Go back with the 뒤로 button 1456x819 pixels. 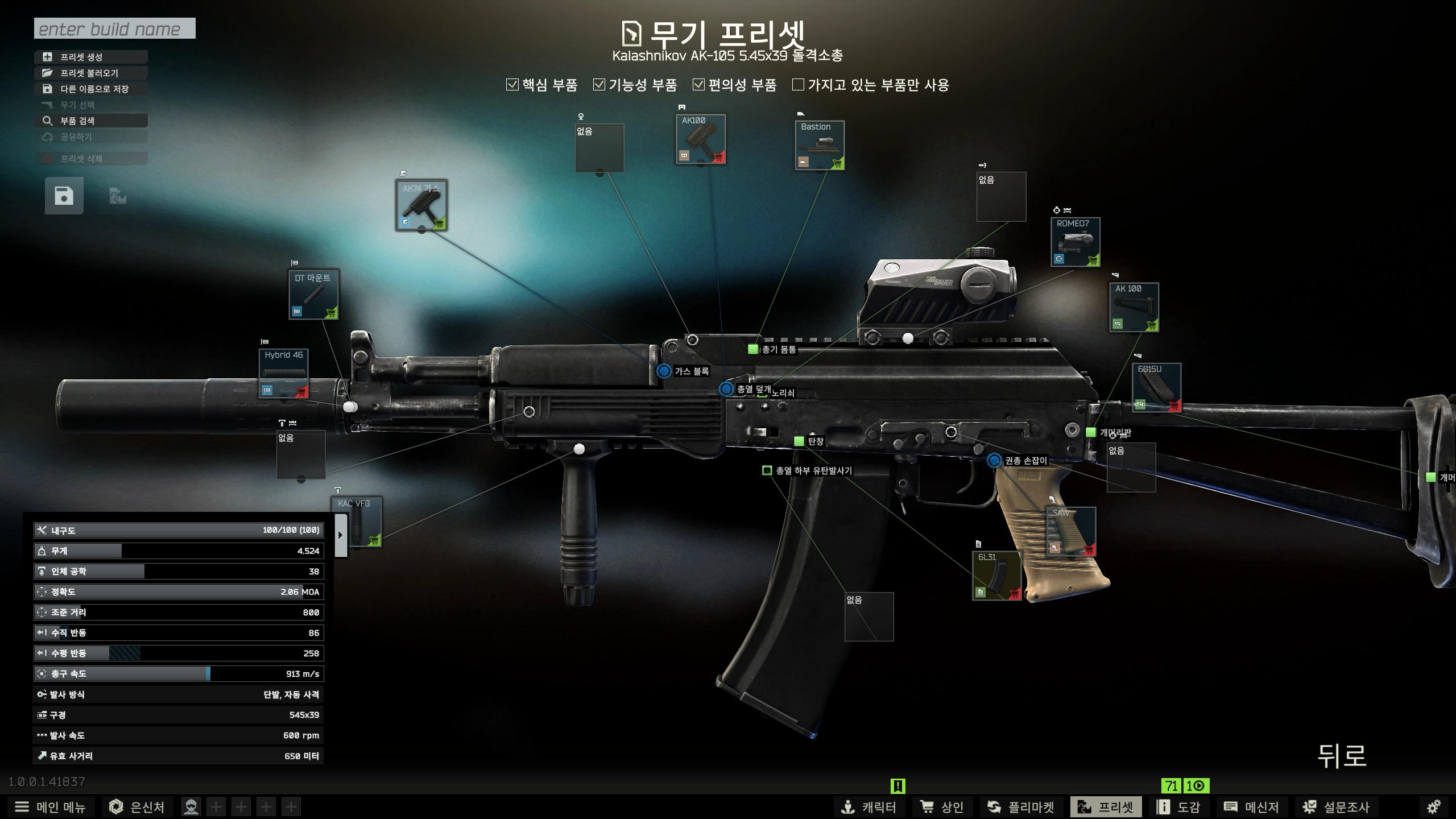pos(1342,756)
